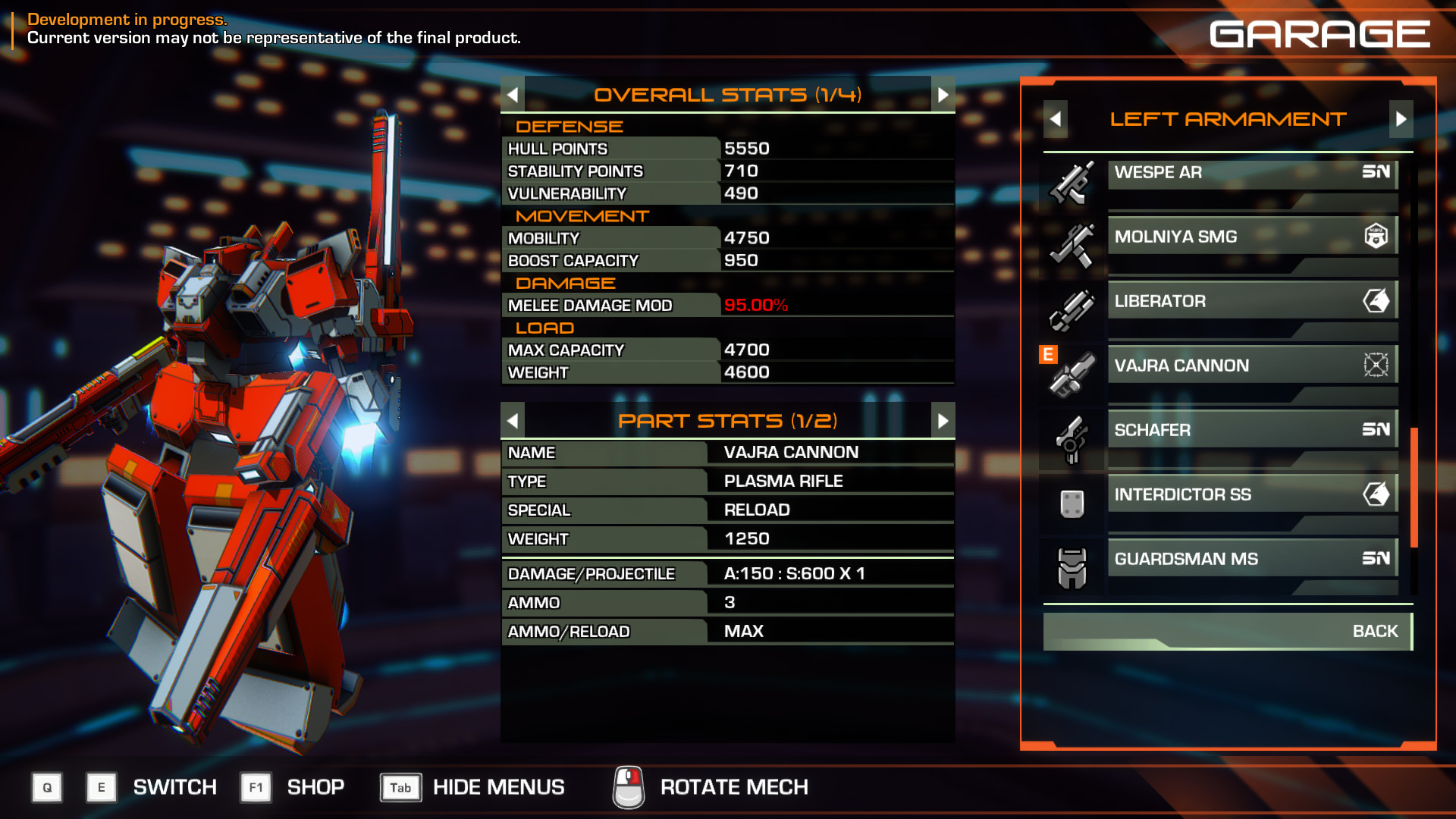Go to previous Overall Stats page
The image size is (1456, 819).
coord(513,95)
